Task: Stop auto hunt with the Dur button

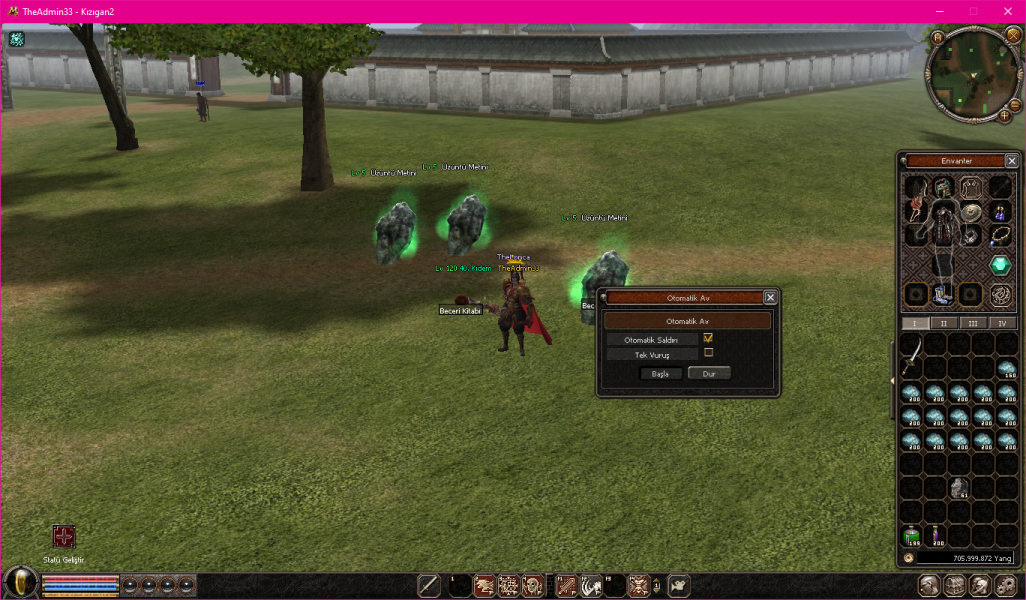Action: pyautogui.click(x=709, y=373)
